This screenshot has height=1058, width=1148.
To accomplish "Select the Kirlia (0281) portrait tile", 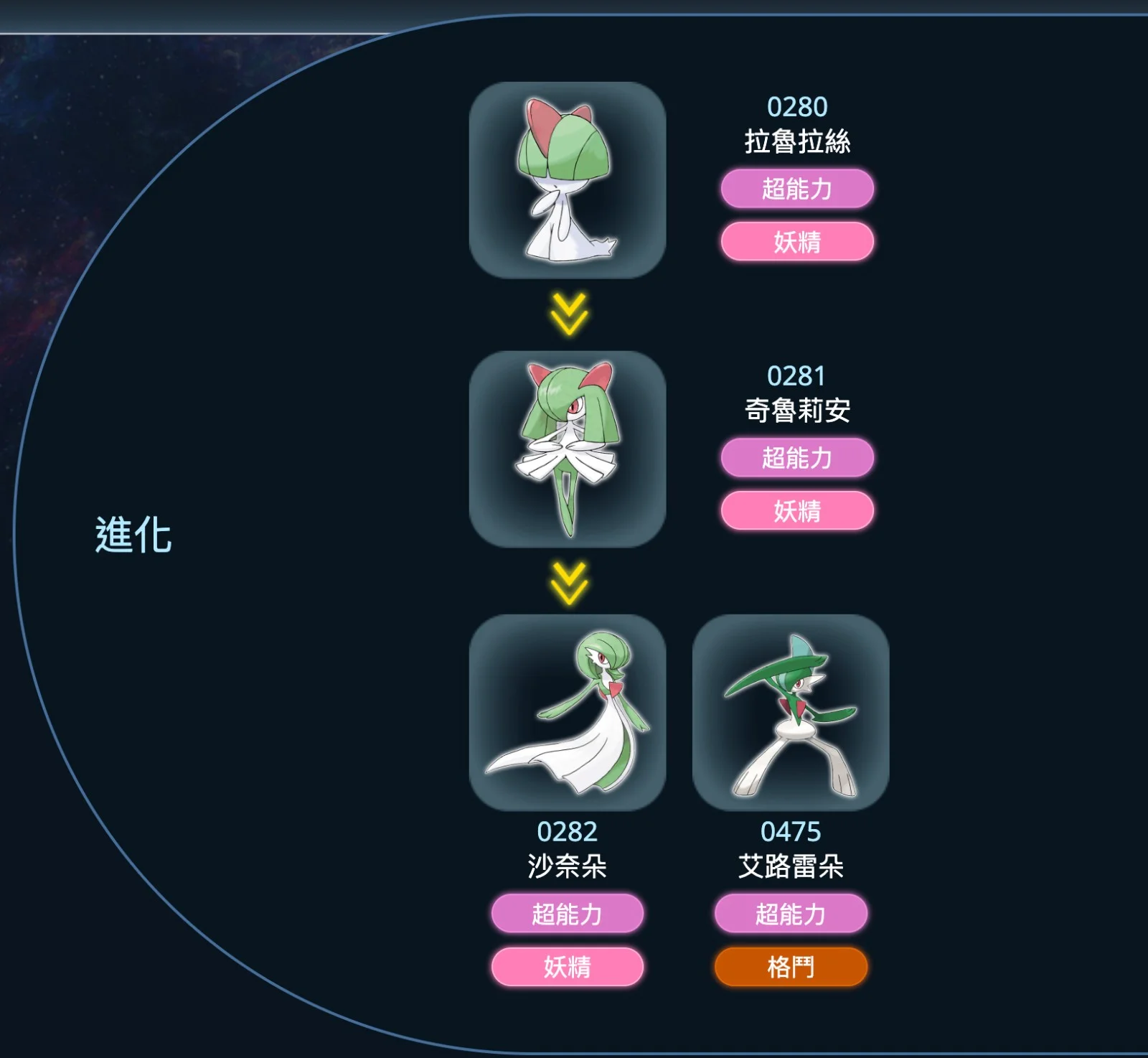I will click(568, 449).
